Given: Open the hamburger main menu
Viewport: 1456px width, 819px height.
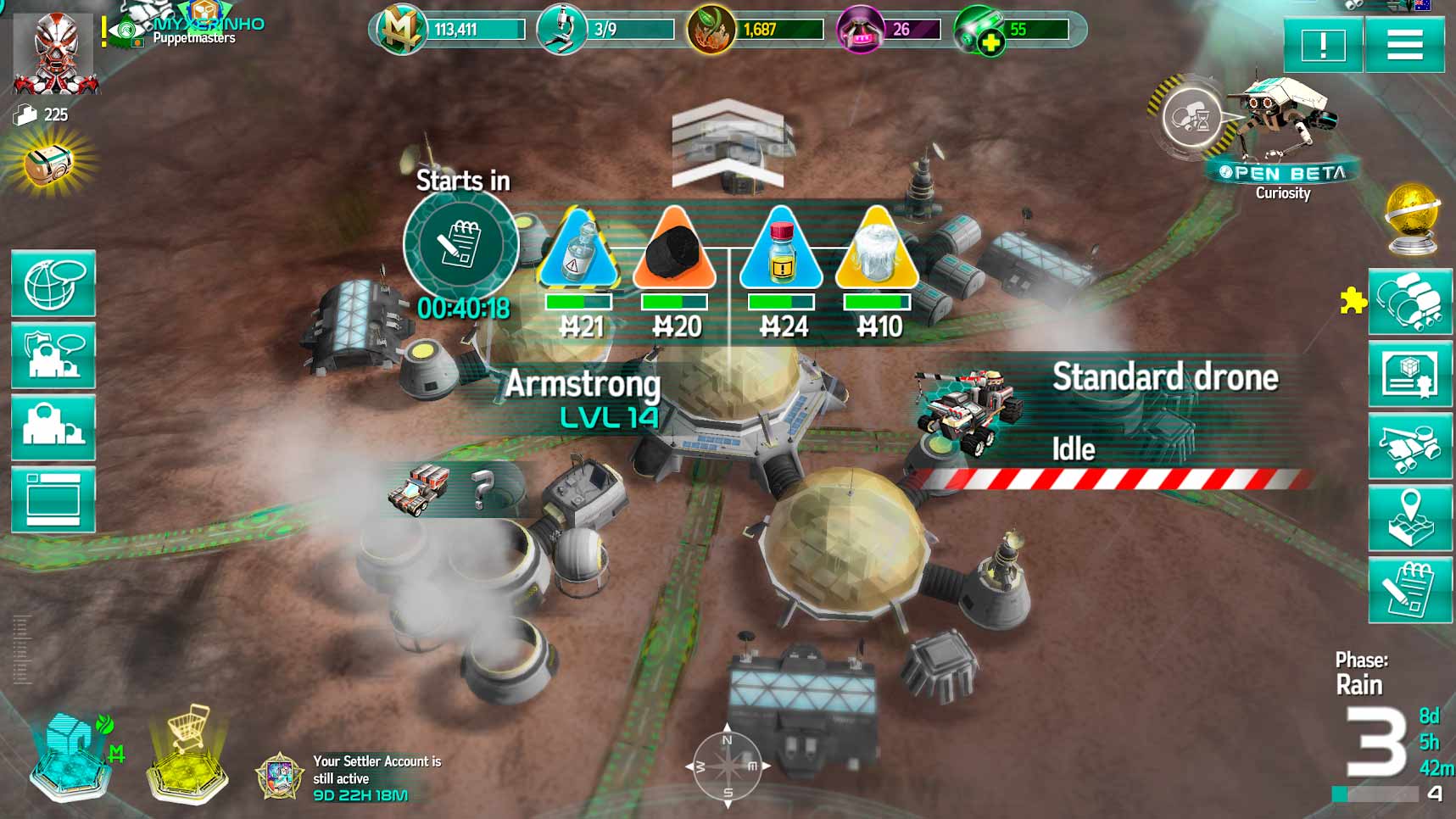Looking at the screenshot, I should click(x=1404, y=45).
